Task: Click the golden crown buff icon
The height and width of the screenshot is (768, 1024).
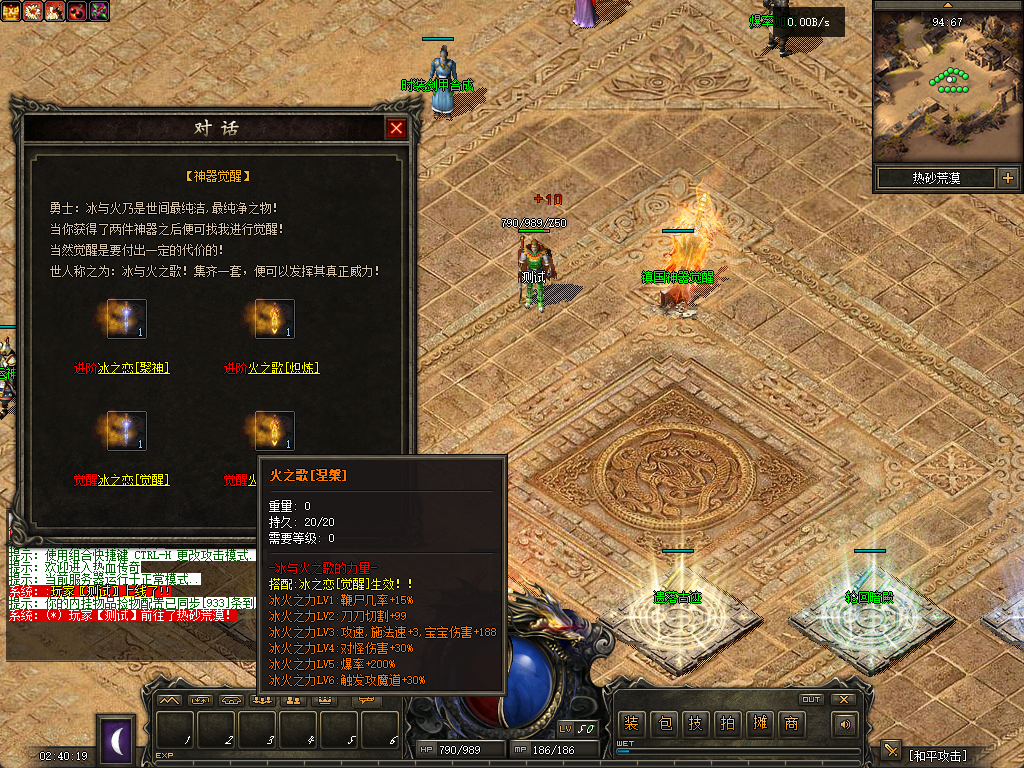Action: click(x=15, y=11)
